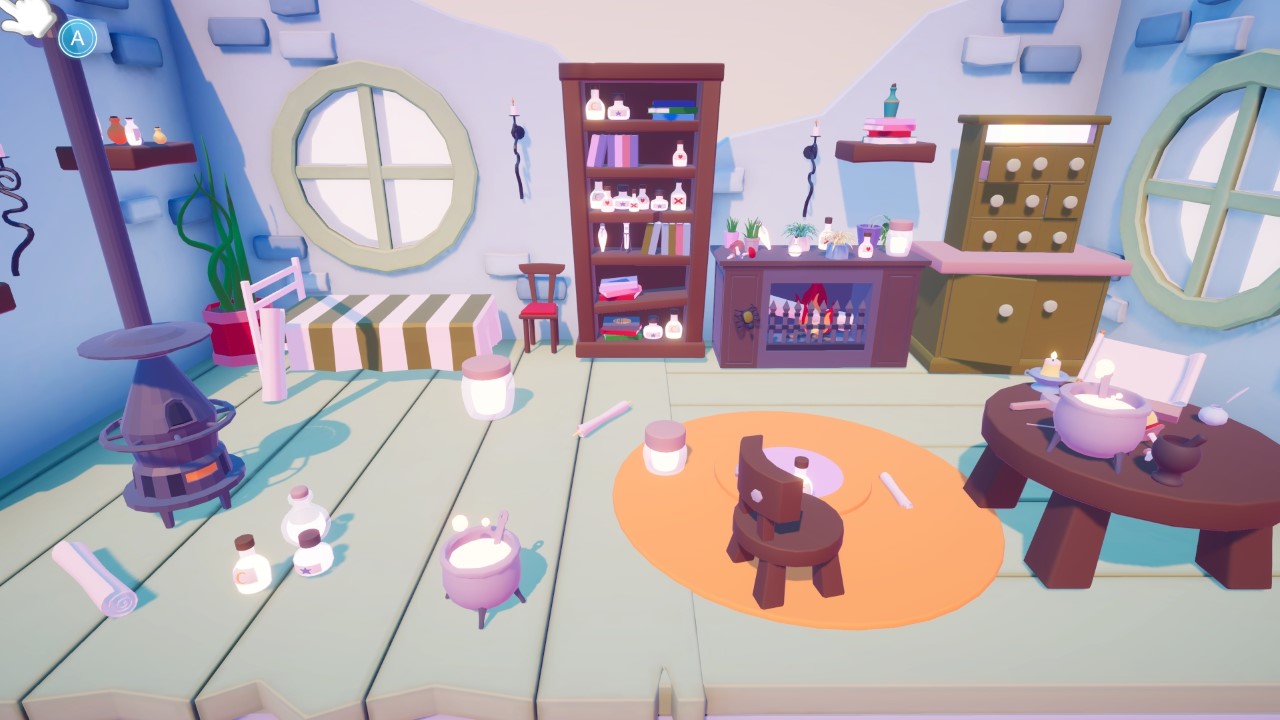Click the teal bottle on the wall shelf

point(890,104)
